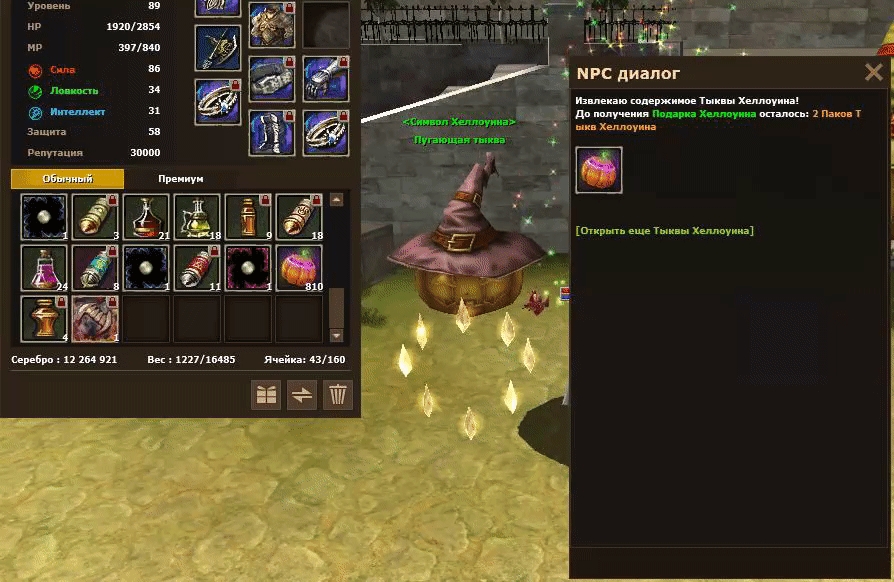Select the fanged monster item slot
The height and width of the screenshot is (582, 894).
tap(96, 319)
